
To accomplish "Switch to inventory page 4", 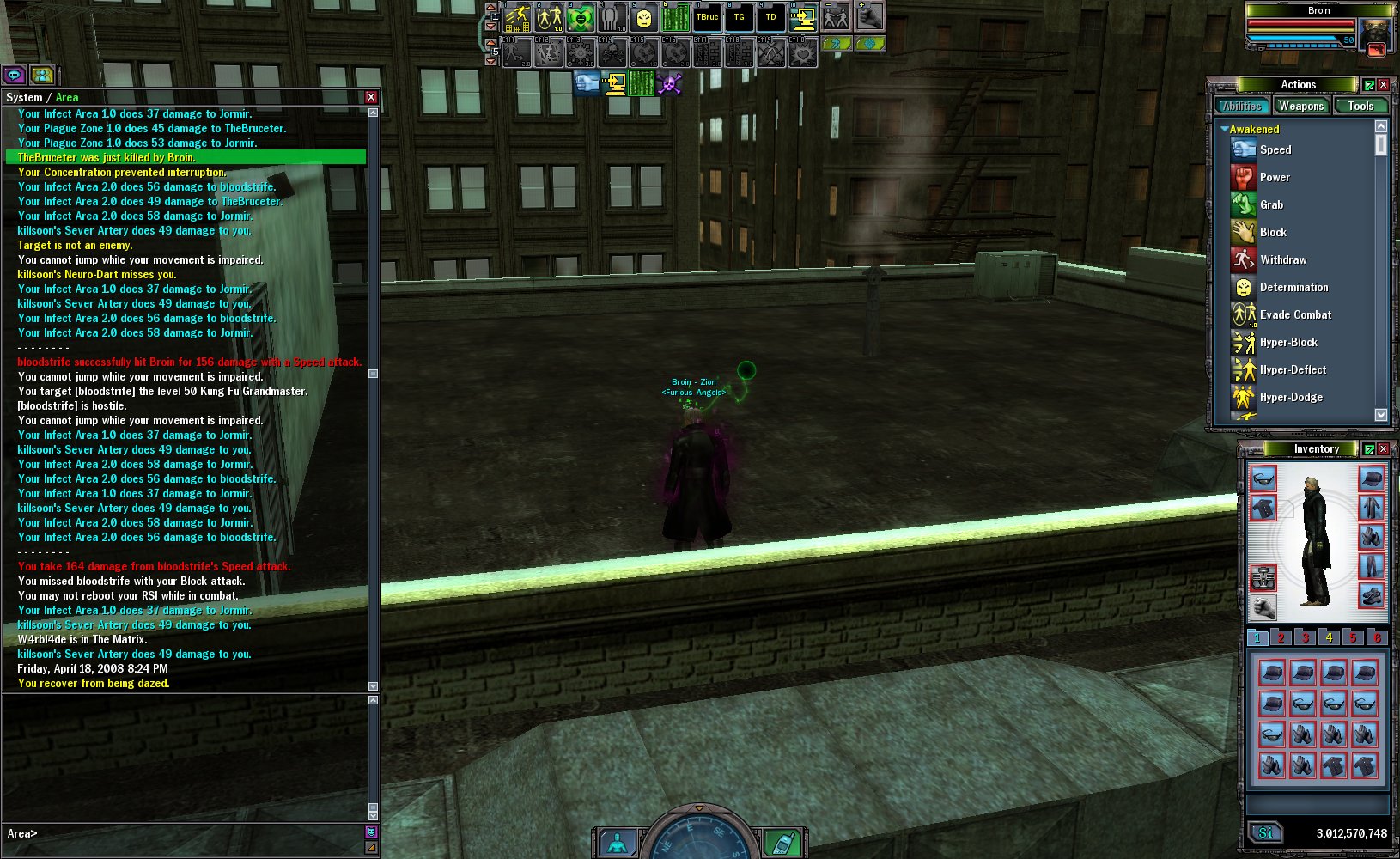I will pyautogui.click(x=1329, y=637).
